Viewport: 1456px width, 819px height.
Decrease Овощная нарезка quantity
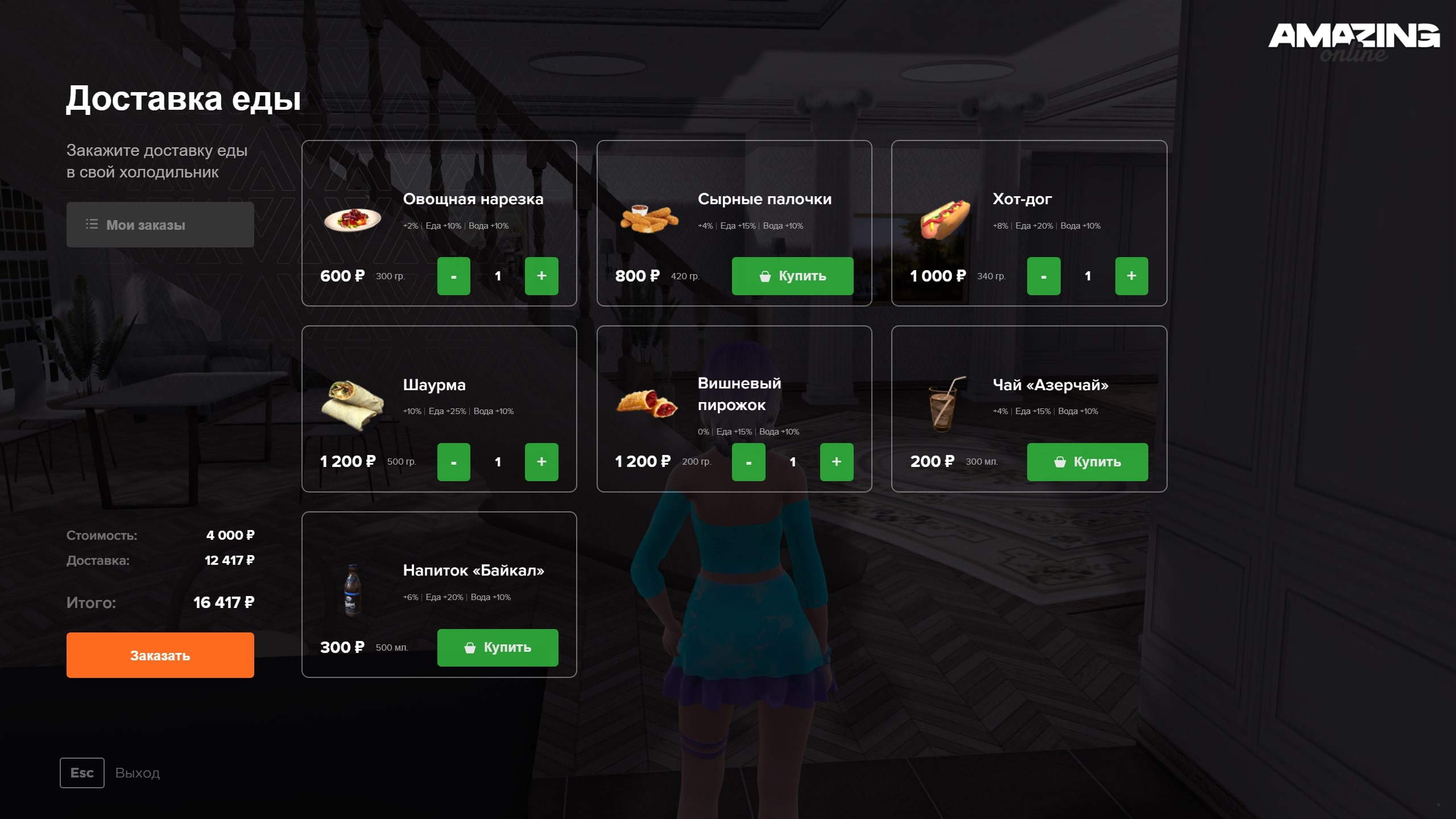pos(453,276)
